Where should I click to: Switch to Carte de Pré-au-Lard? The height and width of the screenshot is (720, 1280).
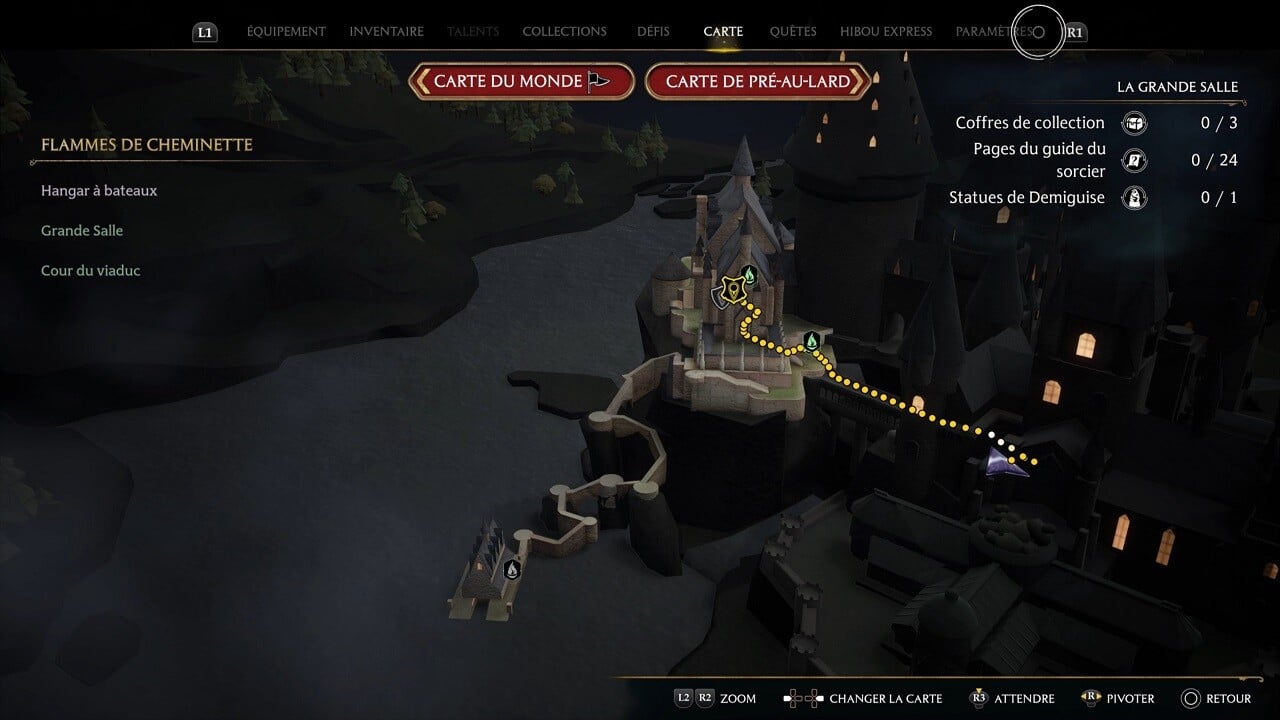[x=757, y=82]
